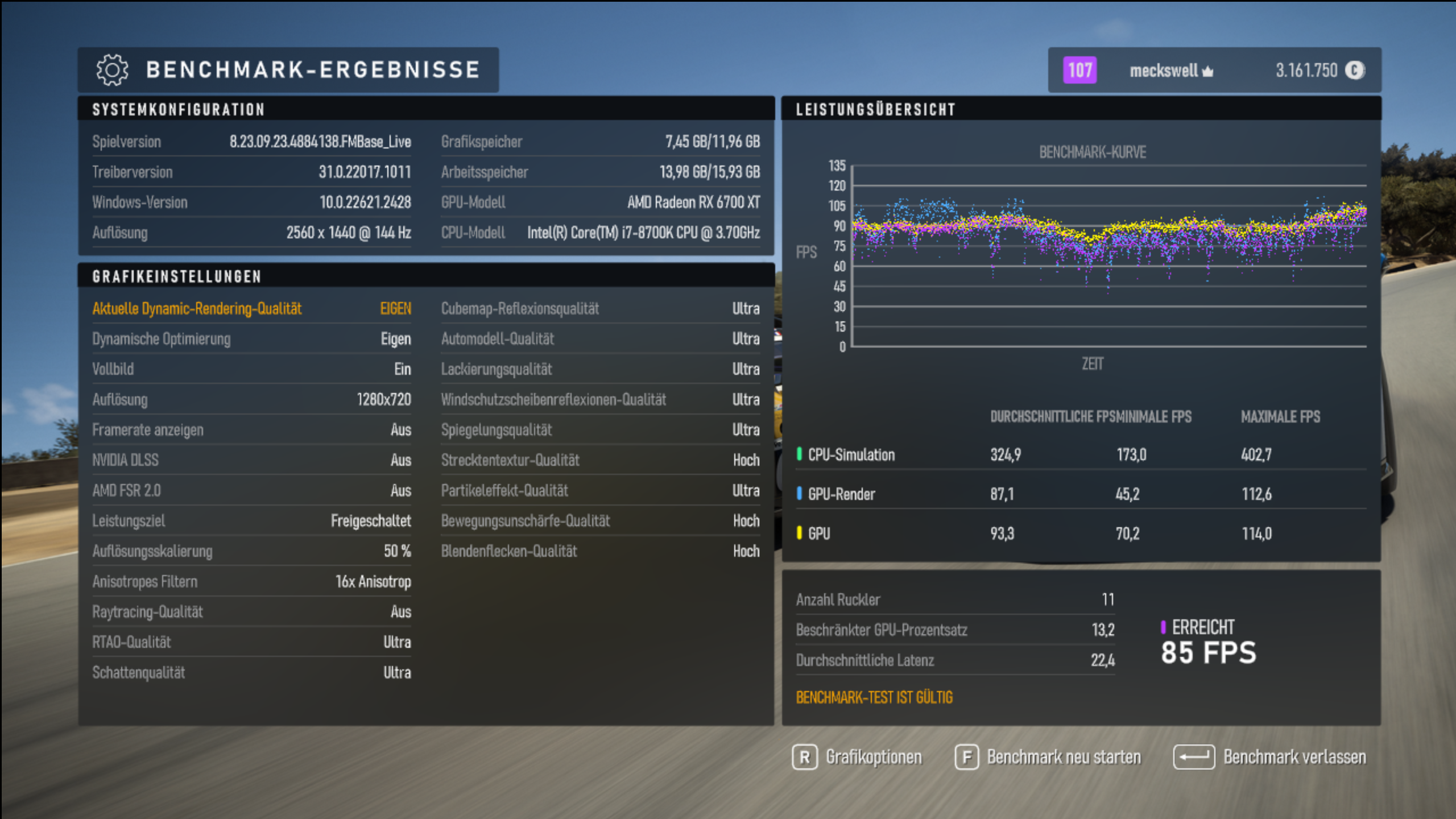This screenshot has width=1456, height=819.
Task: Select the Leistungsübersicht section header
Action: click(x=875, y=110)
